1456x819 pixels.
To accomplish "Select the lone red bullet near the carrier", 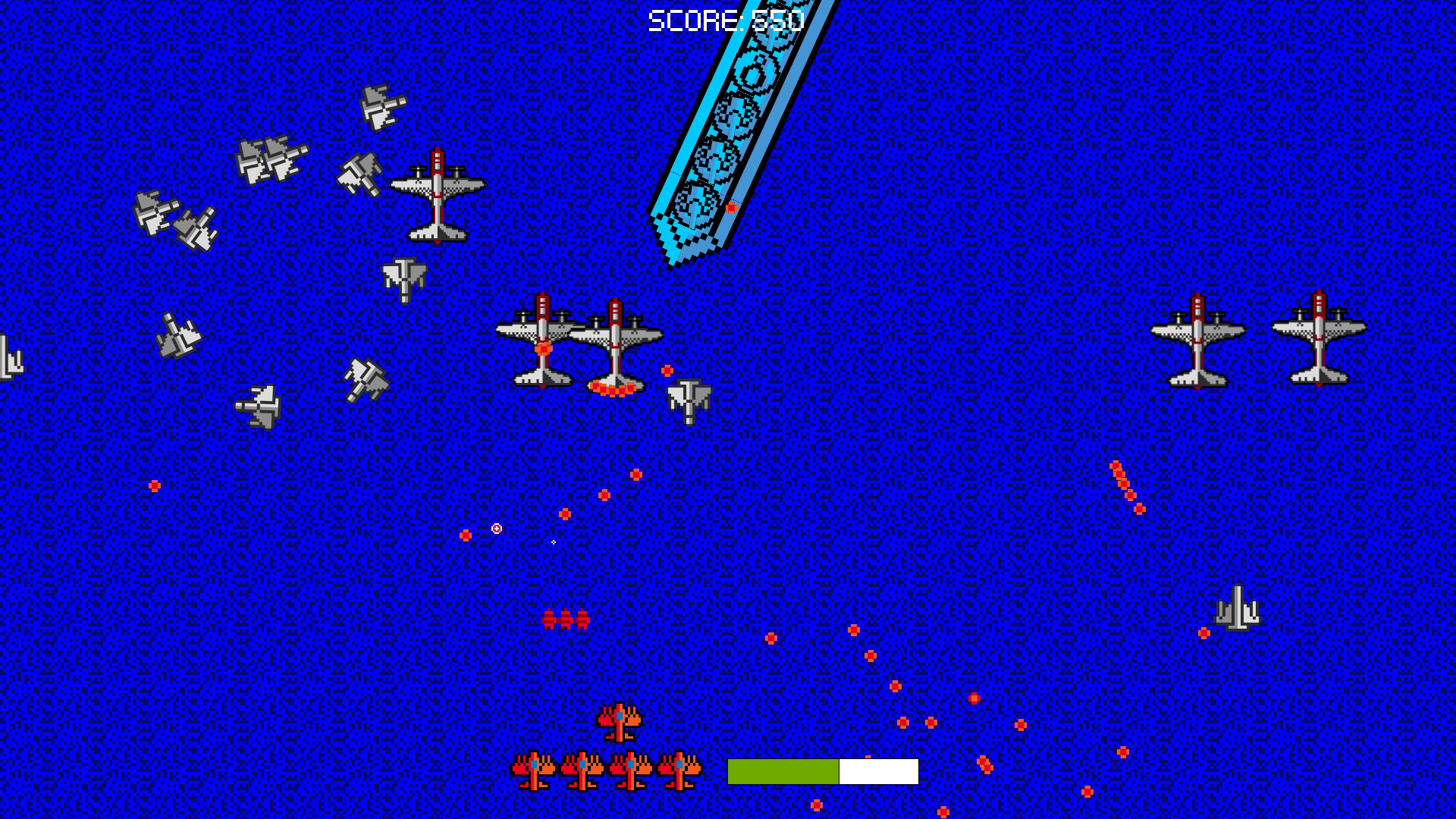I will (730, 205).
